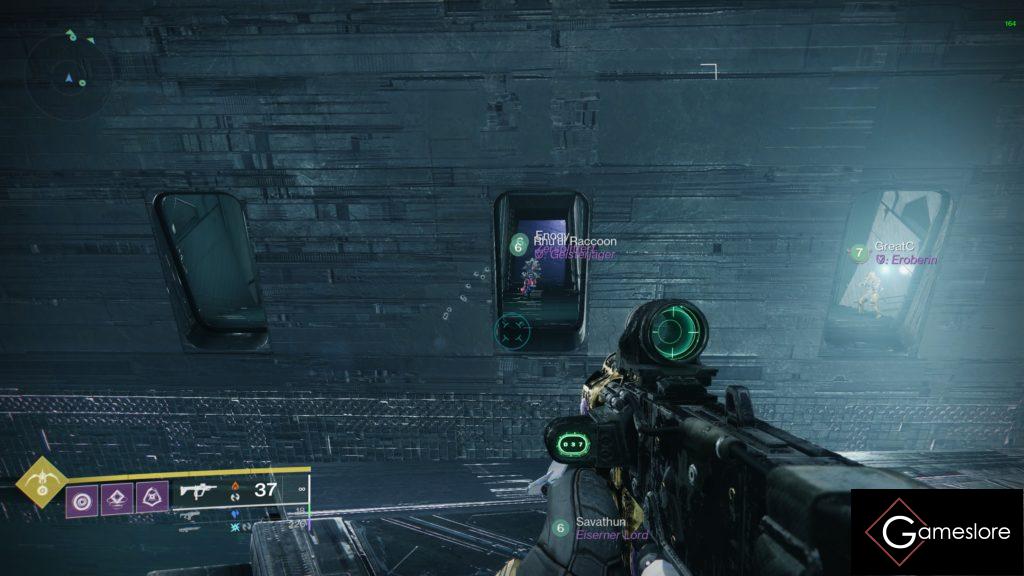
Task: Select the purple grenade ability with concentric circles
Action: tap(81, 497)
